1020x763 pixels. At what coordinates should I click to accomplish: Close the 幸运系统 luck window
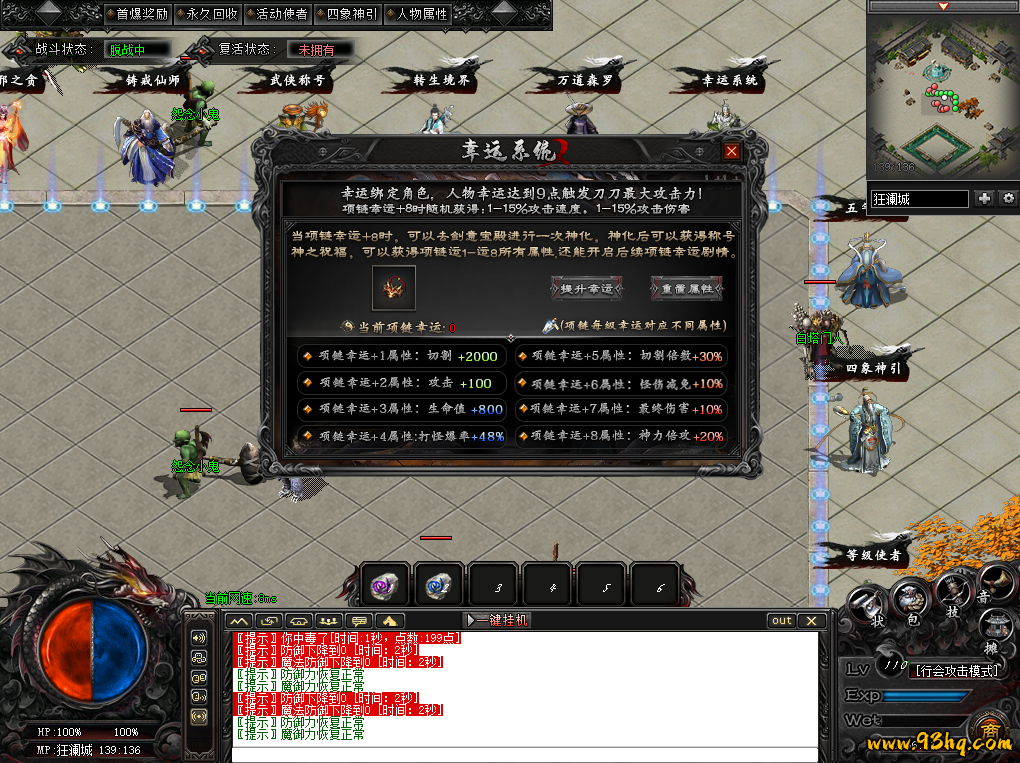[732, 151]
